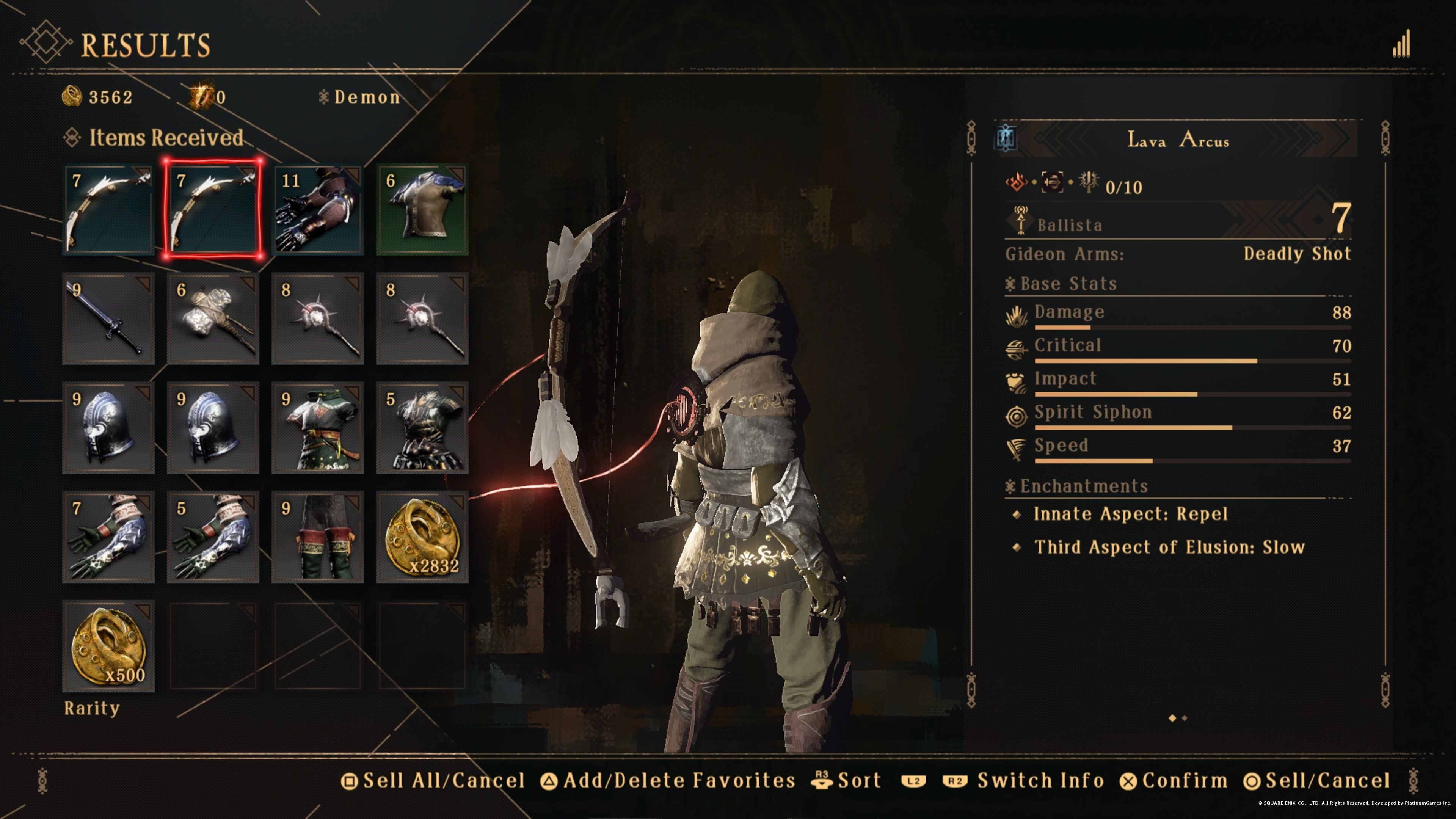Pick the level 5 dark body armor

422,428
